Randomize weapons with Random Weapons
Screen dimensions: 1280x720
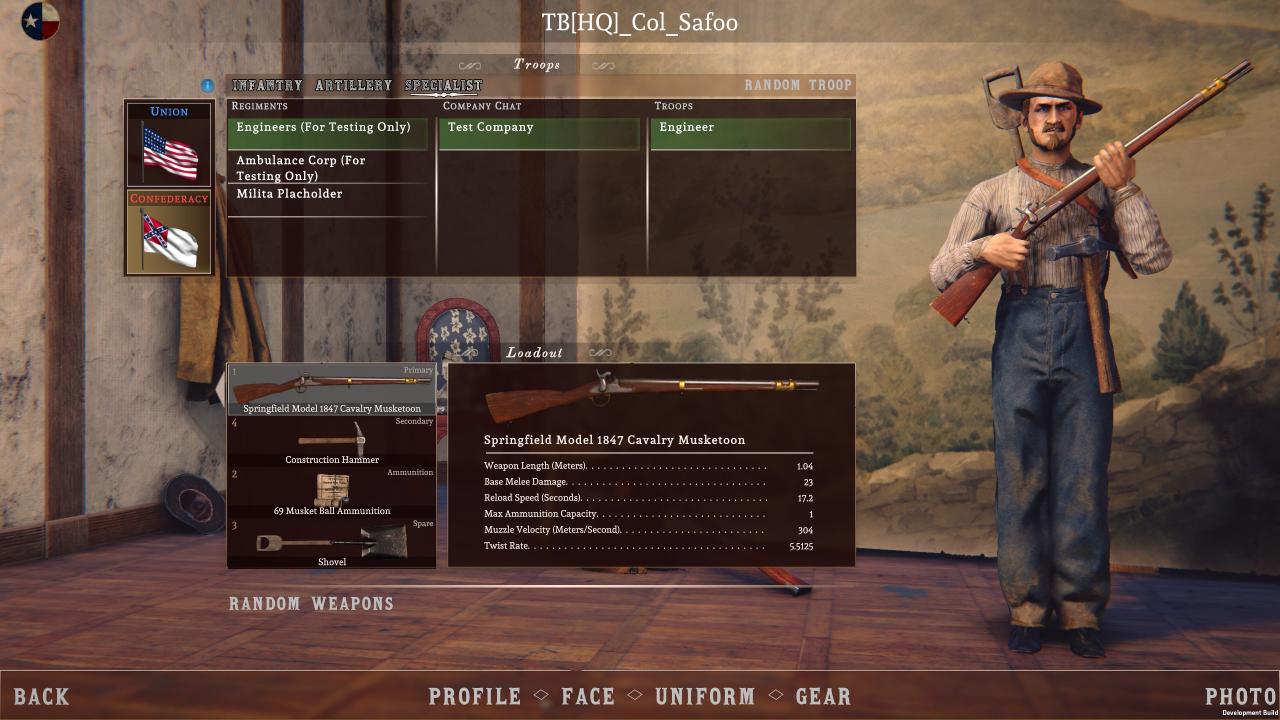click(x=311, y=604)
